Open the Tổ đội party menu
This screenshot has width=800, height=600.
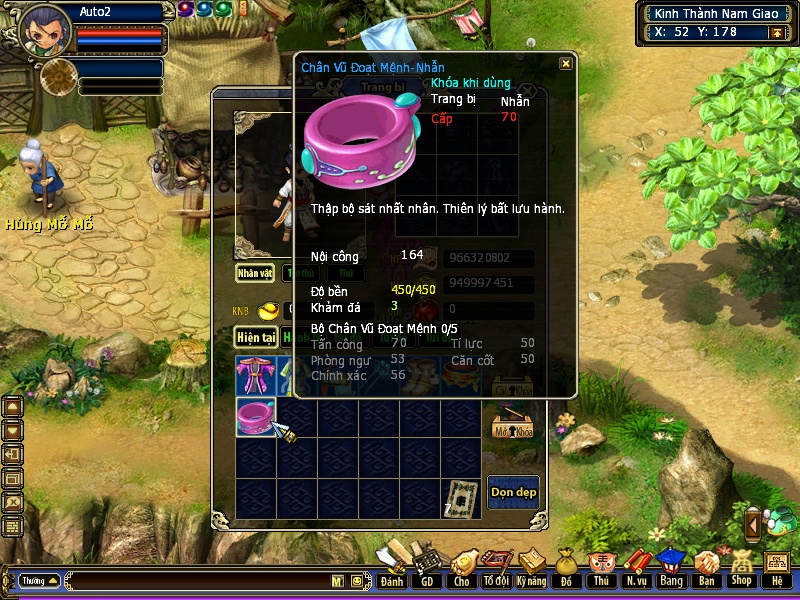coord(496,568)
